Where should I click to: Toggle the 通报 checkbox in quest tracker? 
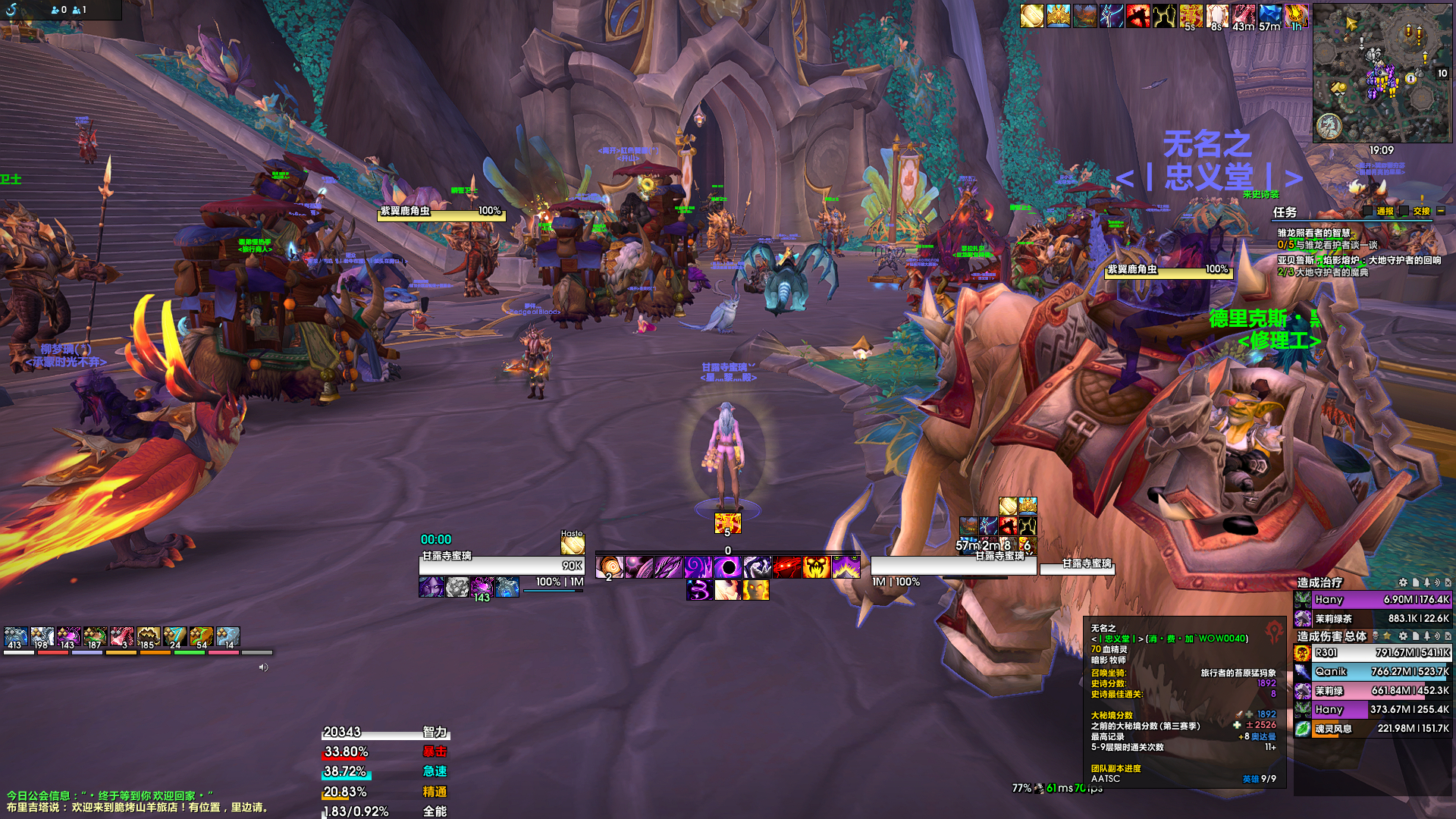pos(1367,212)
